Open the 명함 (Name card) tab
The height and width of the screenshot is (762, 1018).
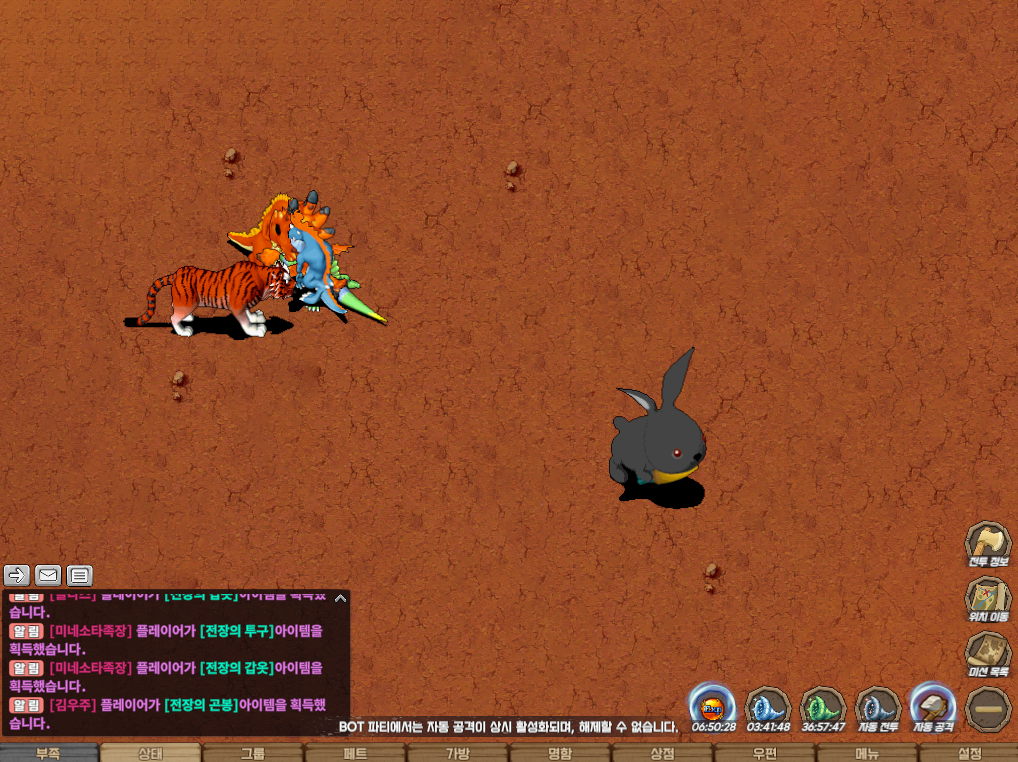pos(560,753)
